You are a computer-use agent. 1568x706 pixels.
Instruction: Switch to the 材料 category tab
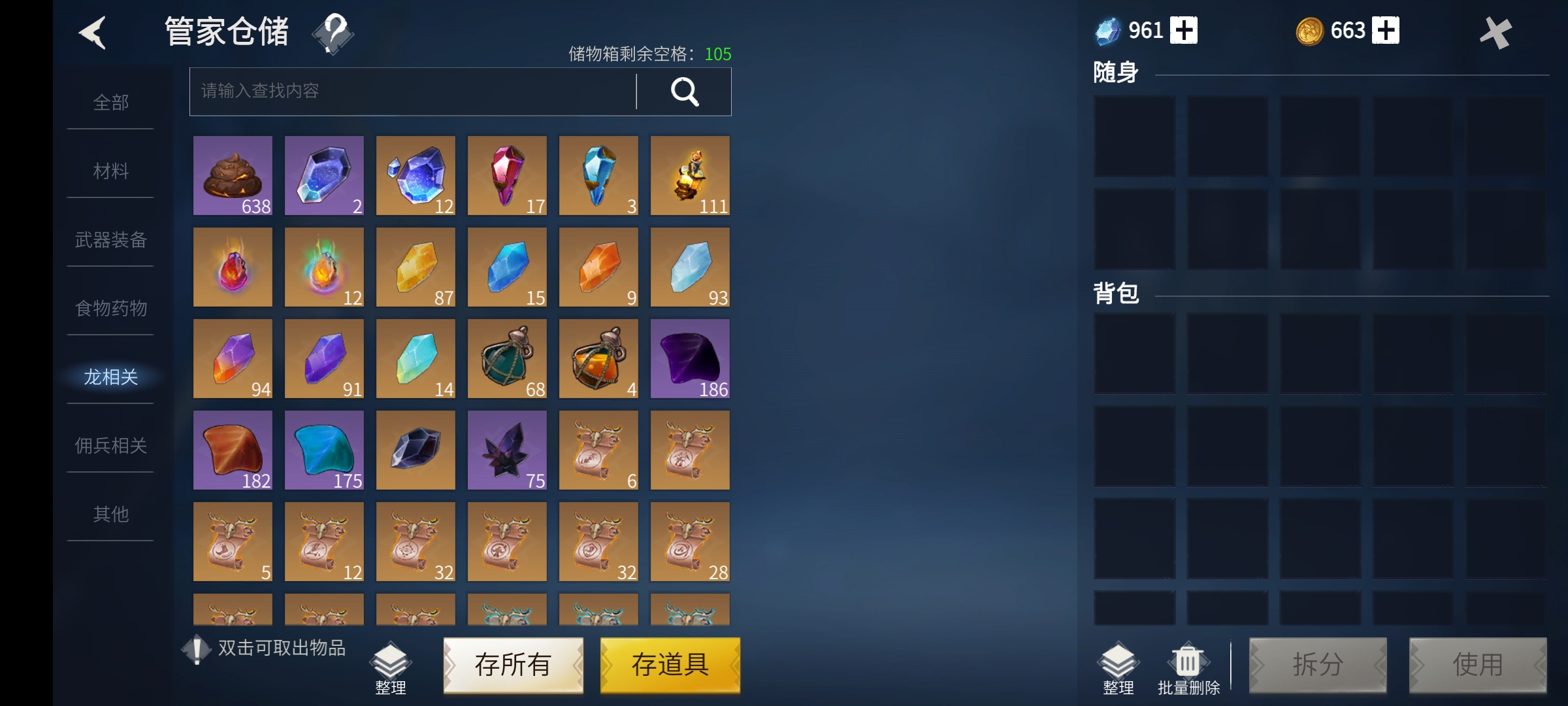[x=110, y=171]
